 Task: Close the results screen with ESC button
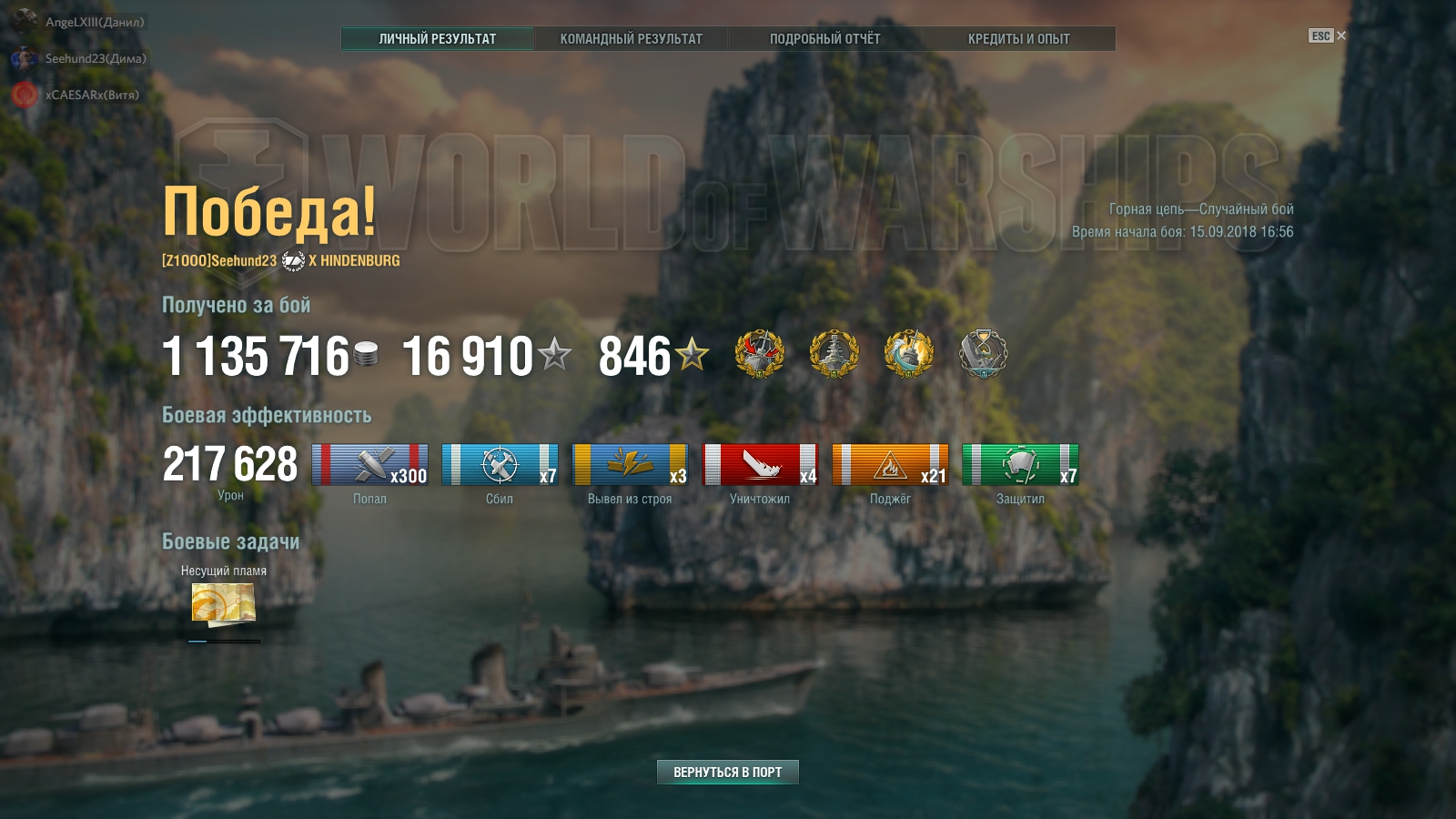click(1327, 35)
